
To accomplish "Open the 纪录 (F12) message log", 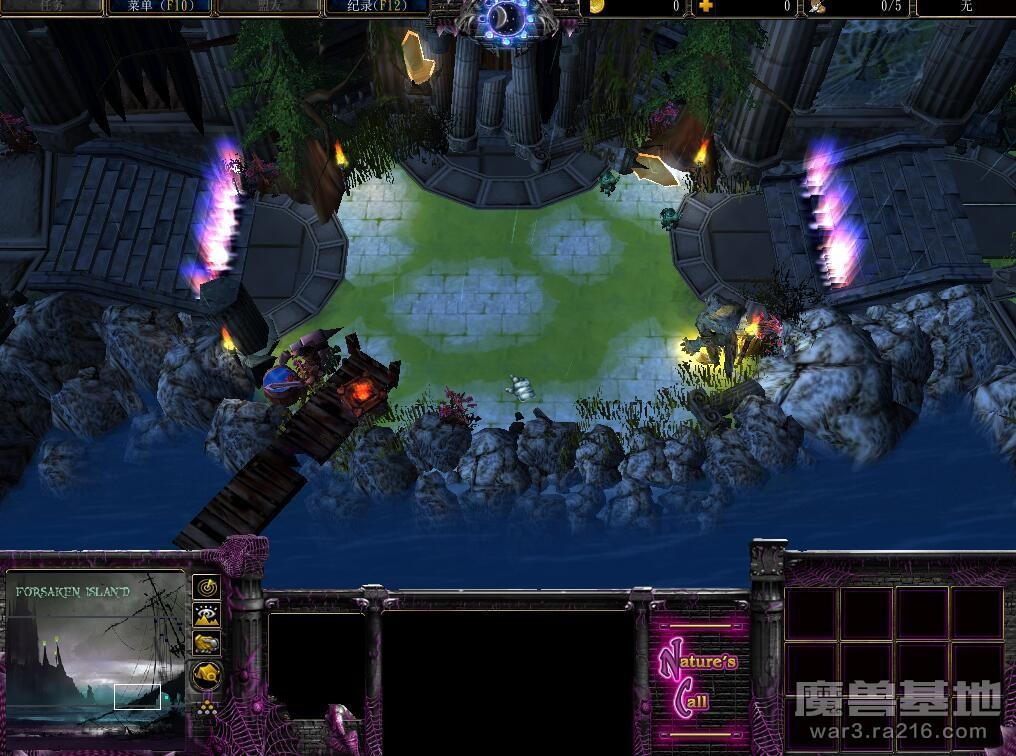I will [x=376, y=7].
